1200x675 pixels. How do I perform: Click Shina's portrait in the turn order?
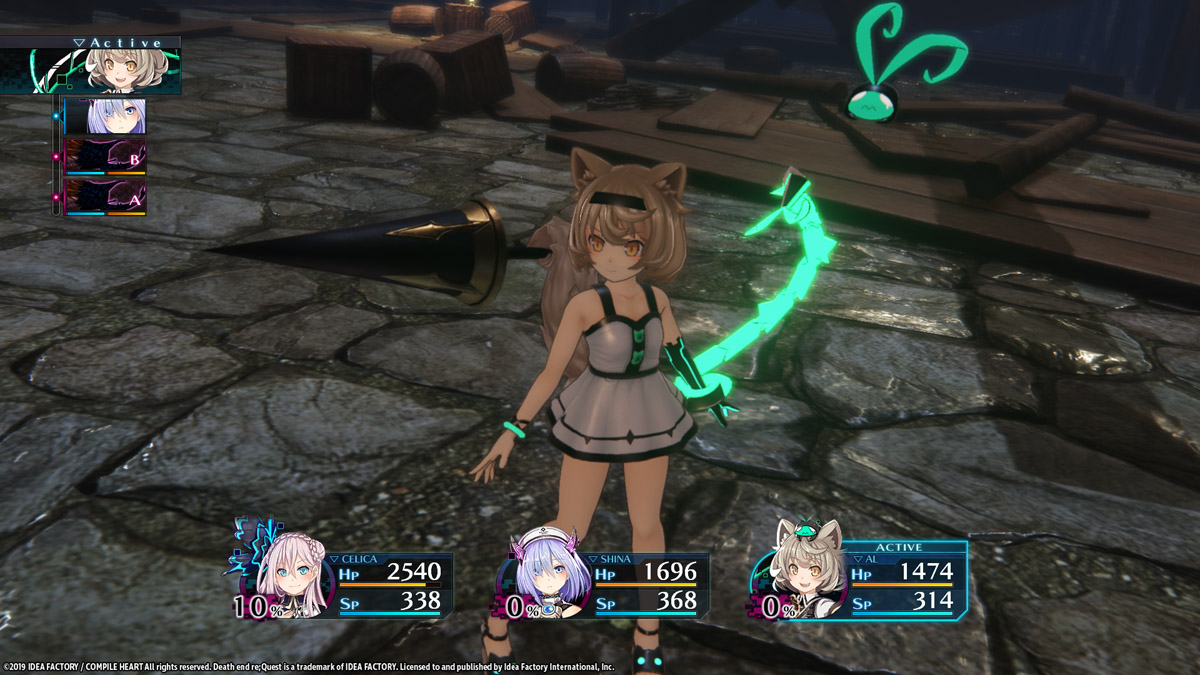coord(105,116)
